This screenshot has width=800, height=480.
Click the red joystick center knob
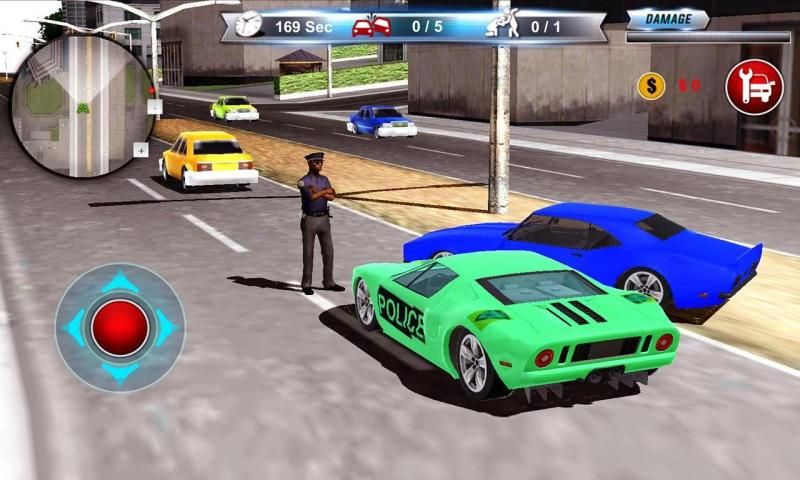[120, 328]
